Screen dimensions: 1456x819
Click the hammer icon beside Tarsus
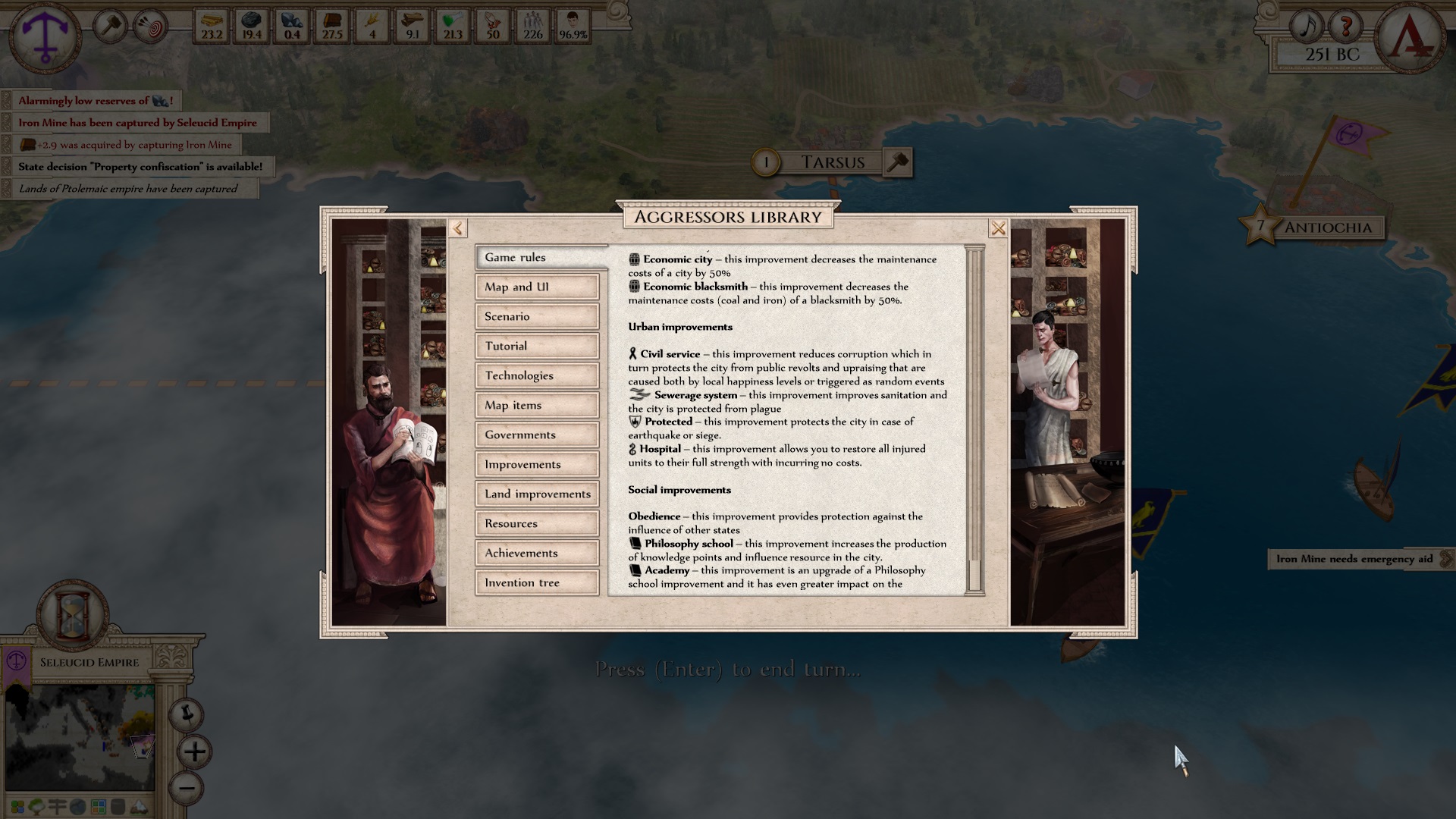(899, 162)
